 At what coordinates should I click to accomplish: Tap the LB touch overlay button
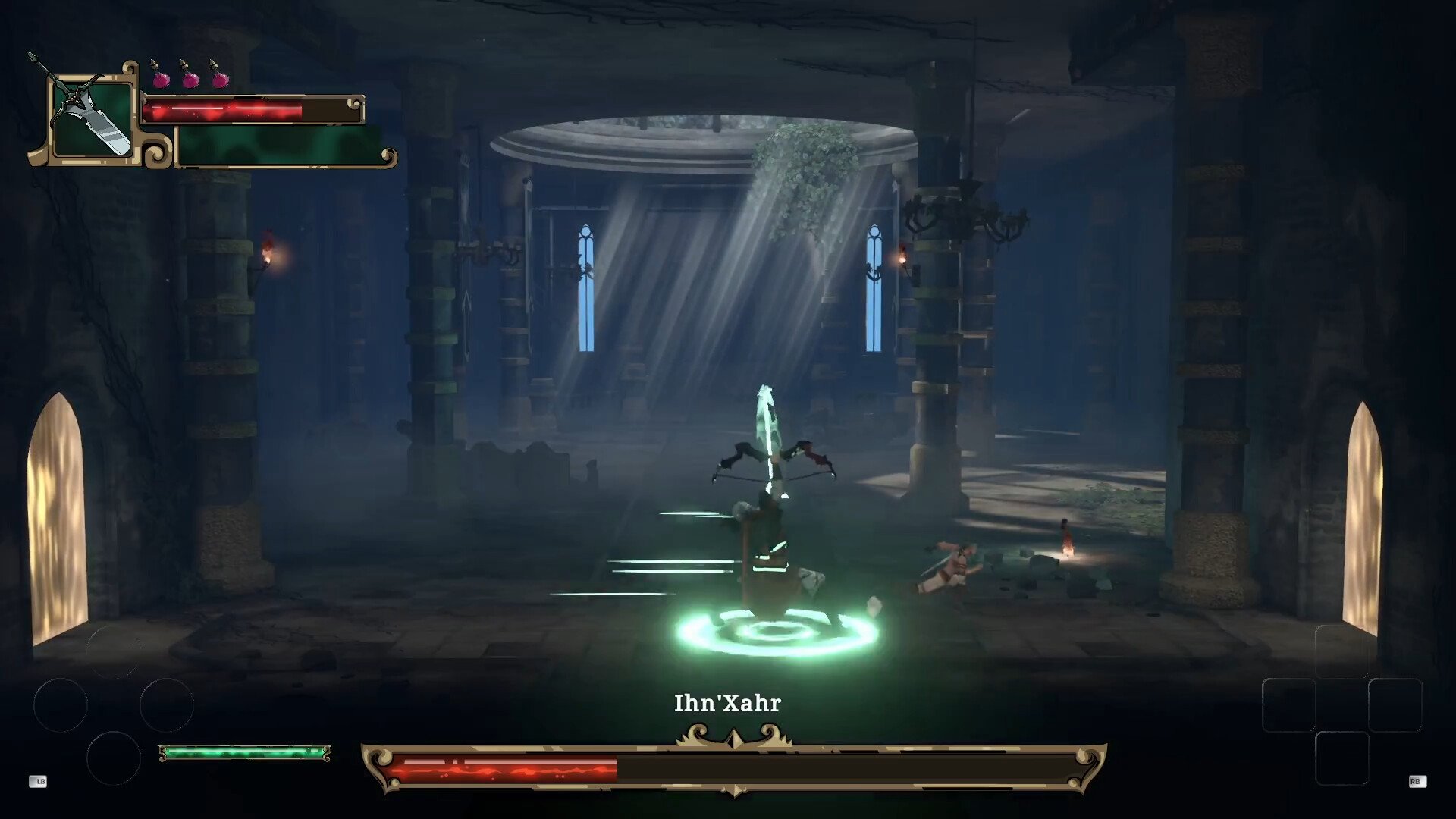click(38, 781)
